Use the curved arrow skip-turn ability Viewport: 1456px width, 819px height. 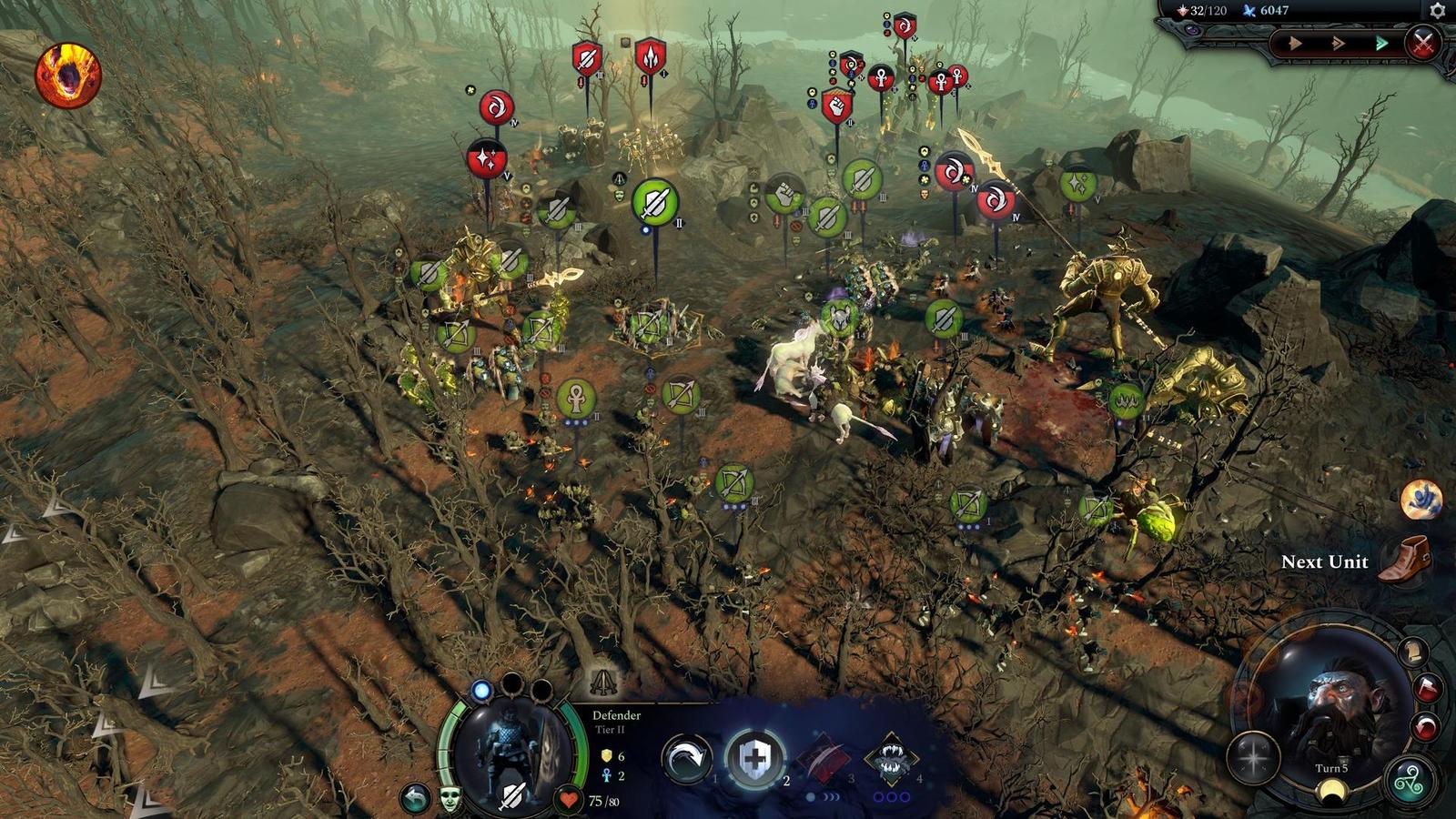pyautogui.click(x=687, y=758)
